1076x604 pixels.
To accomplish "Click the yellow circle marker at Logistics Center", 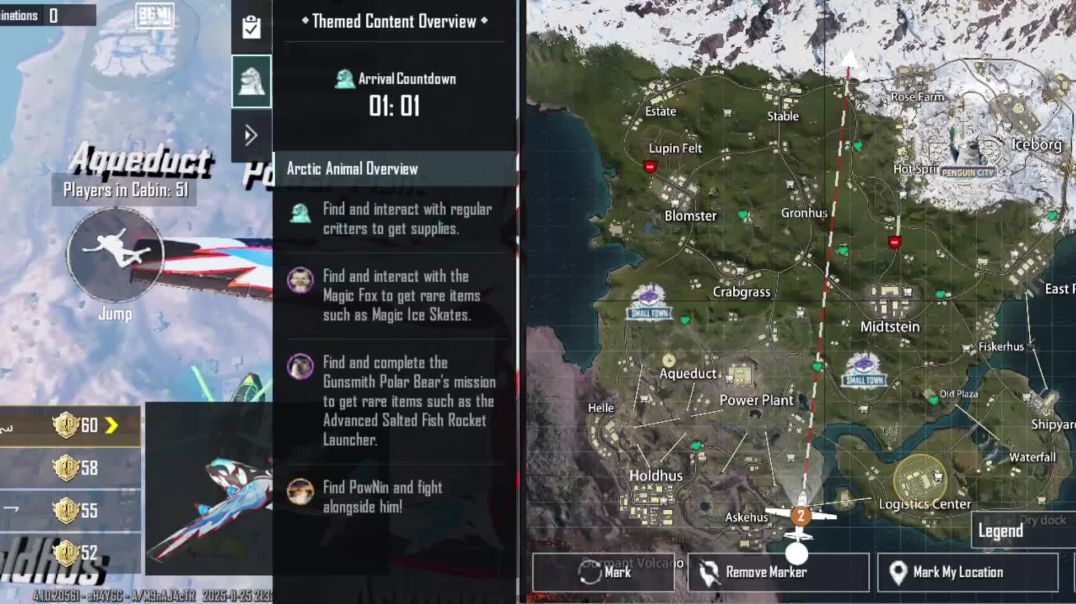I will pos(919,480).
